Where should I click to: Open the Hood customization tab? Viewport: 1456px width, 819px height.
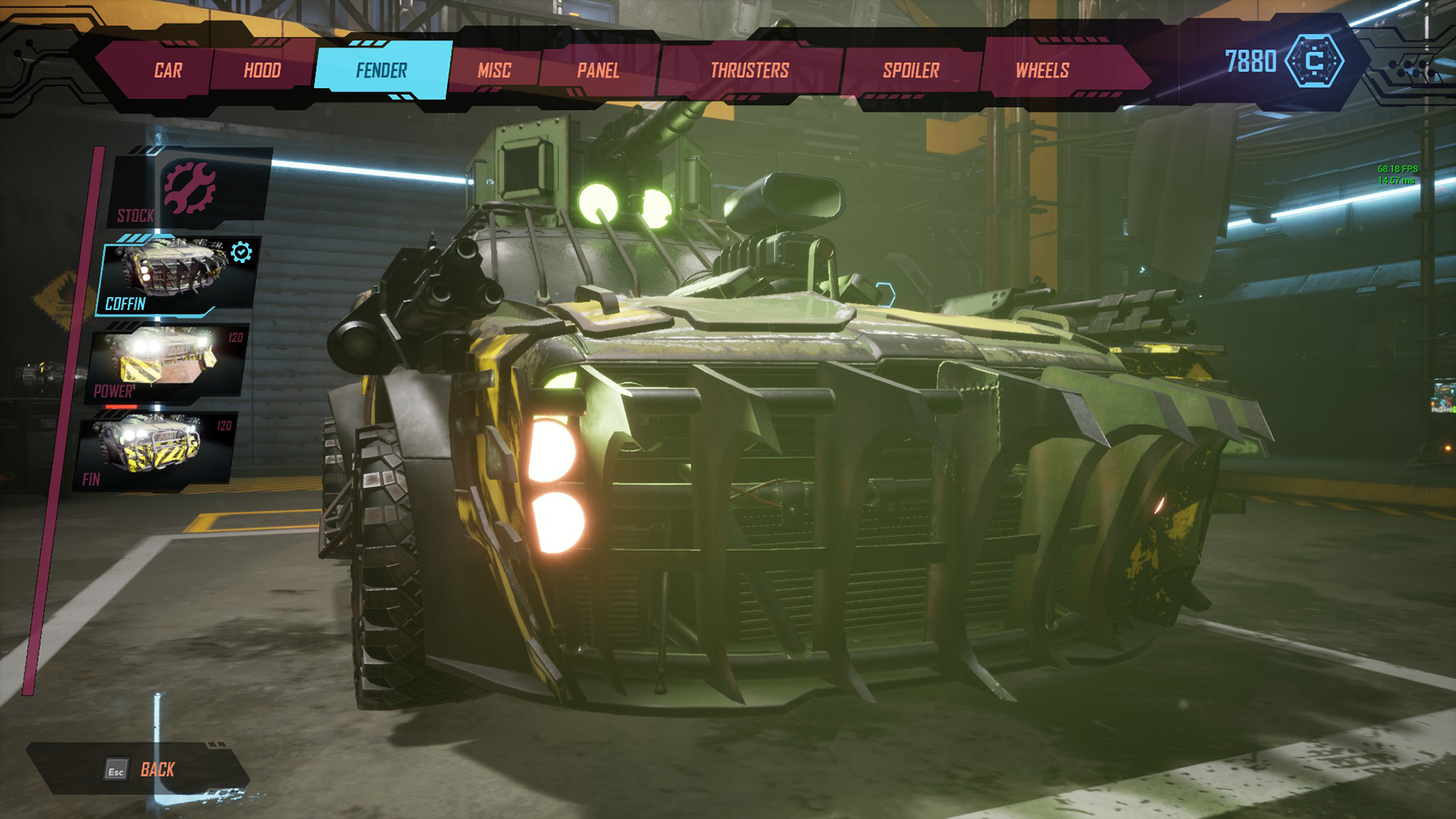[262, 71]
